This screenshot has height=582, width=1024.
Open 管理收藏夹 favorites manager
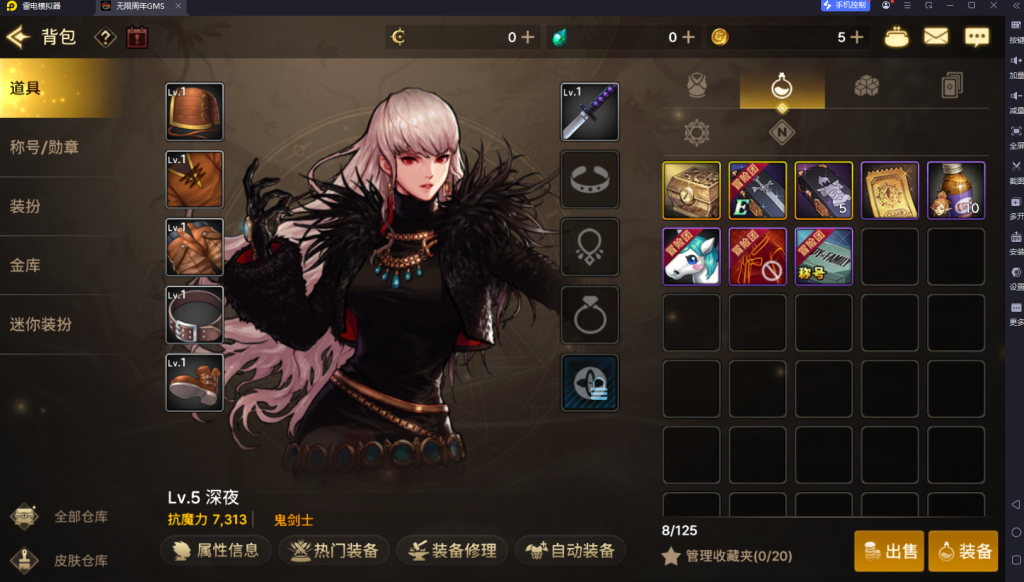point(725,556)
